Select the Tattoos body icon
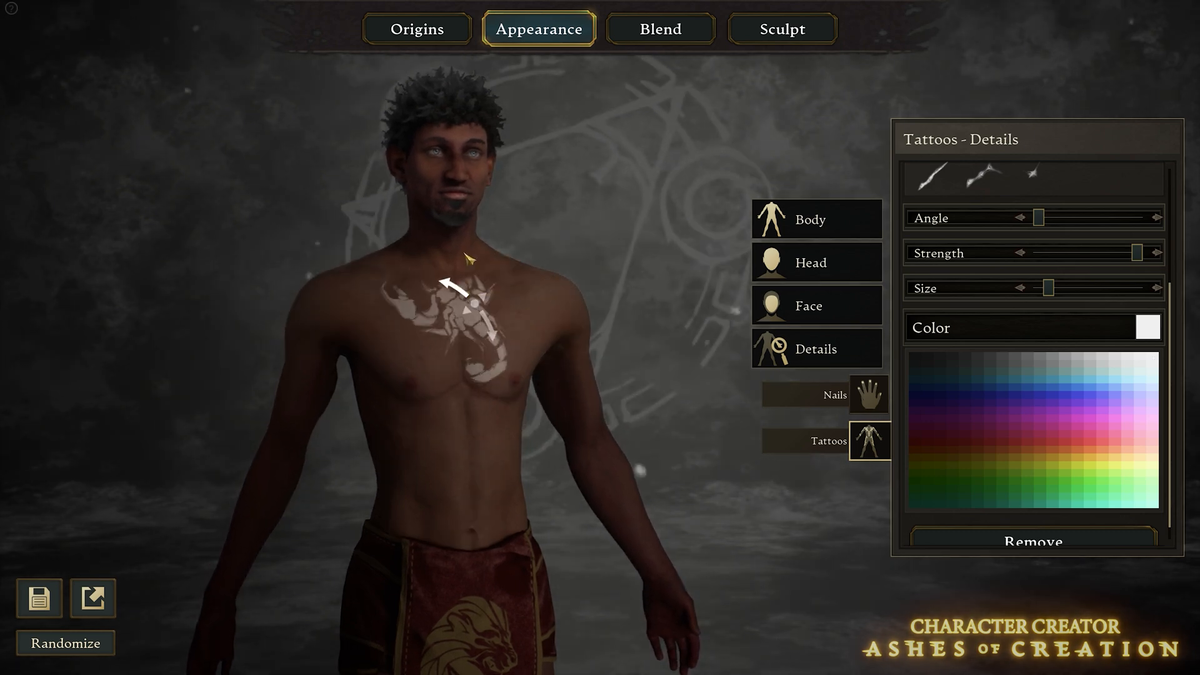This screenshot has height=675, width=1200. point(868,440)
